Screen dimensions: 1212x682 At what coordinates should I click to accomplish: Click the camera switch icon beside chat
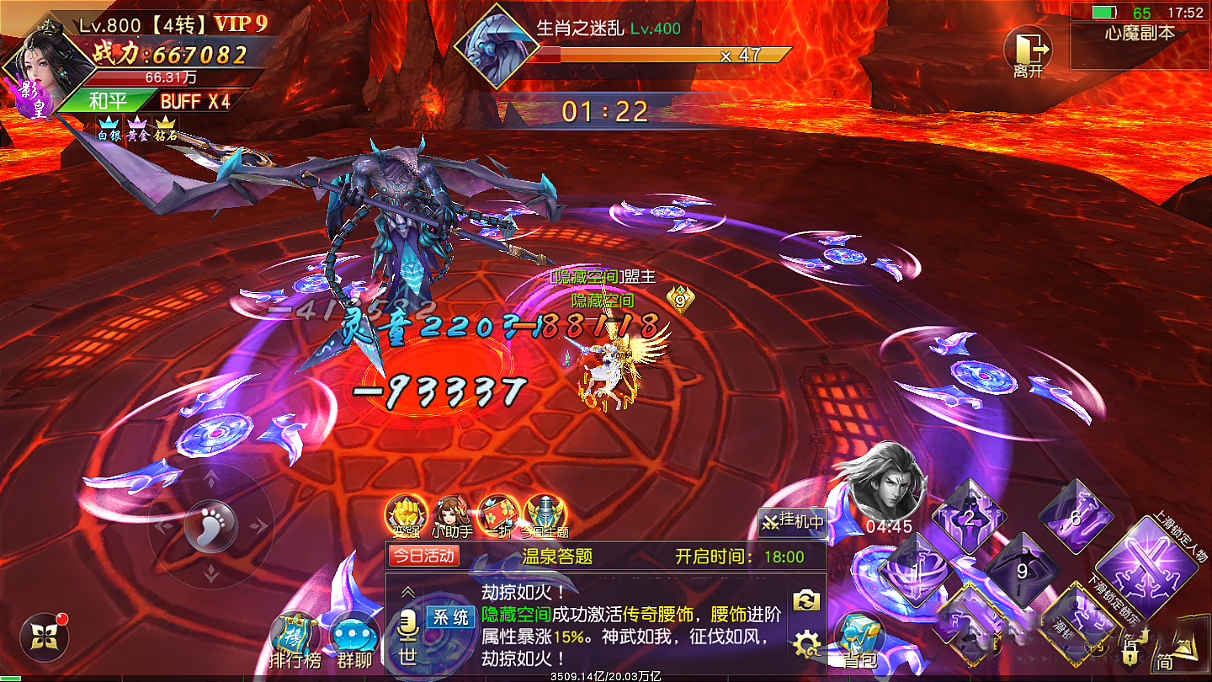(x=806, y=600)
